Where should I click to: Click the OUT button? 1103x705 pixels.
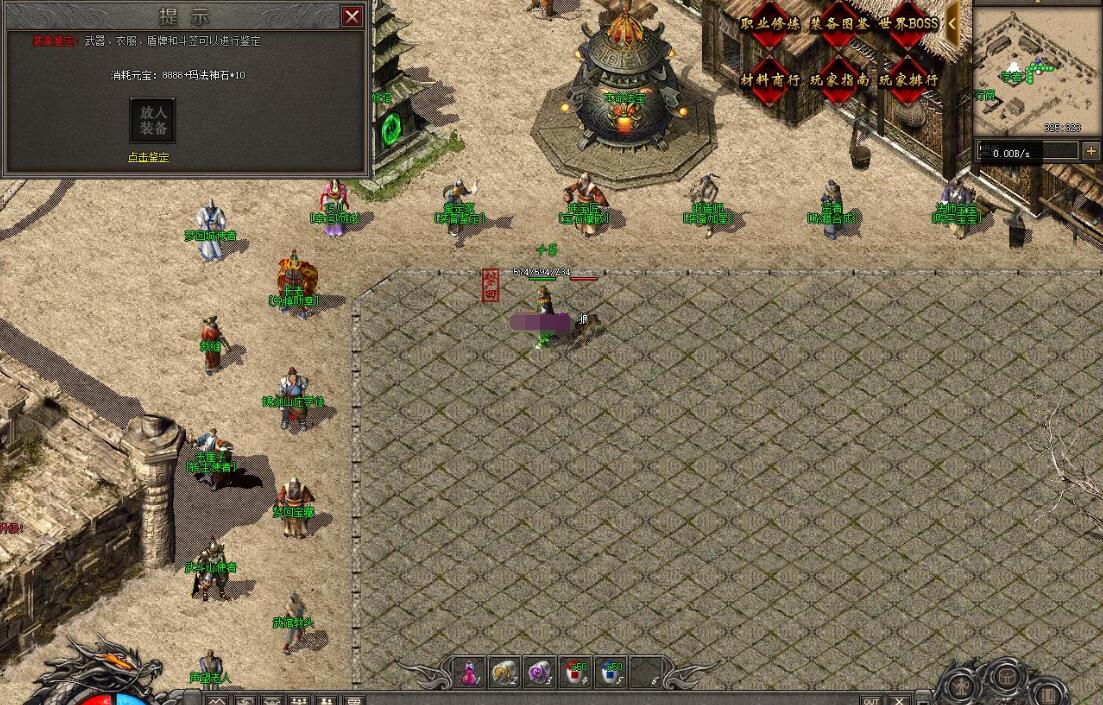(x=872, y=700)
